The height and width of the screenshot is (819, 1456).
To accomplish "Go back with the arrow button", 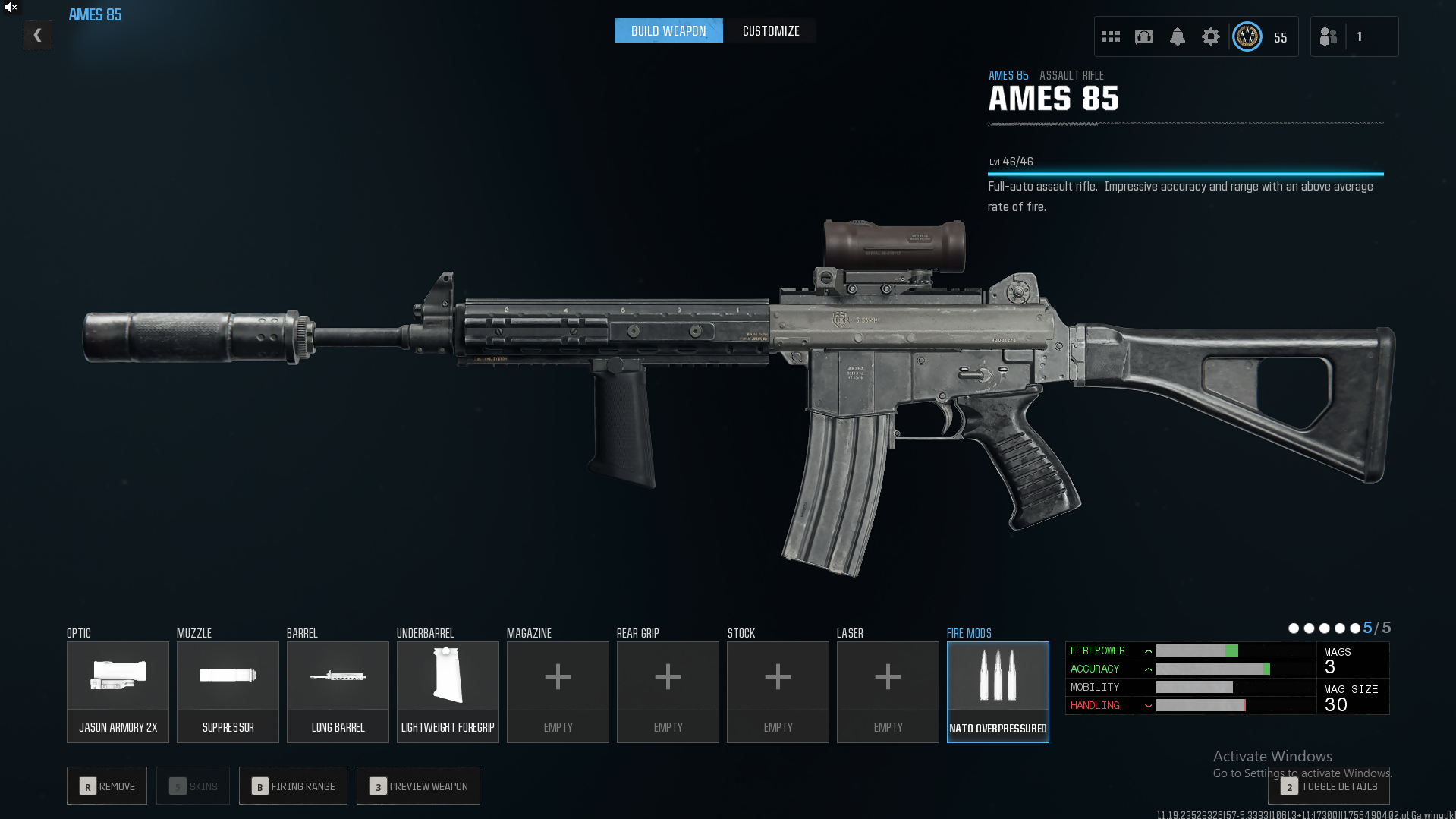I will point(37,36).
